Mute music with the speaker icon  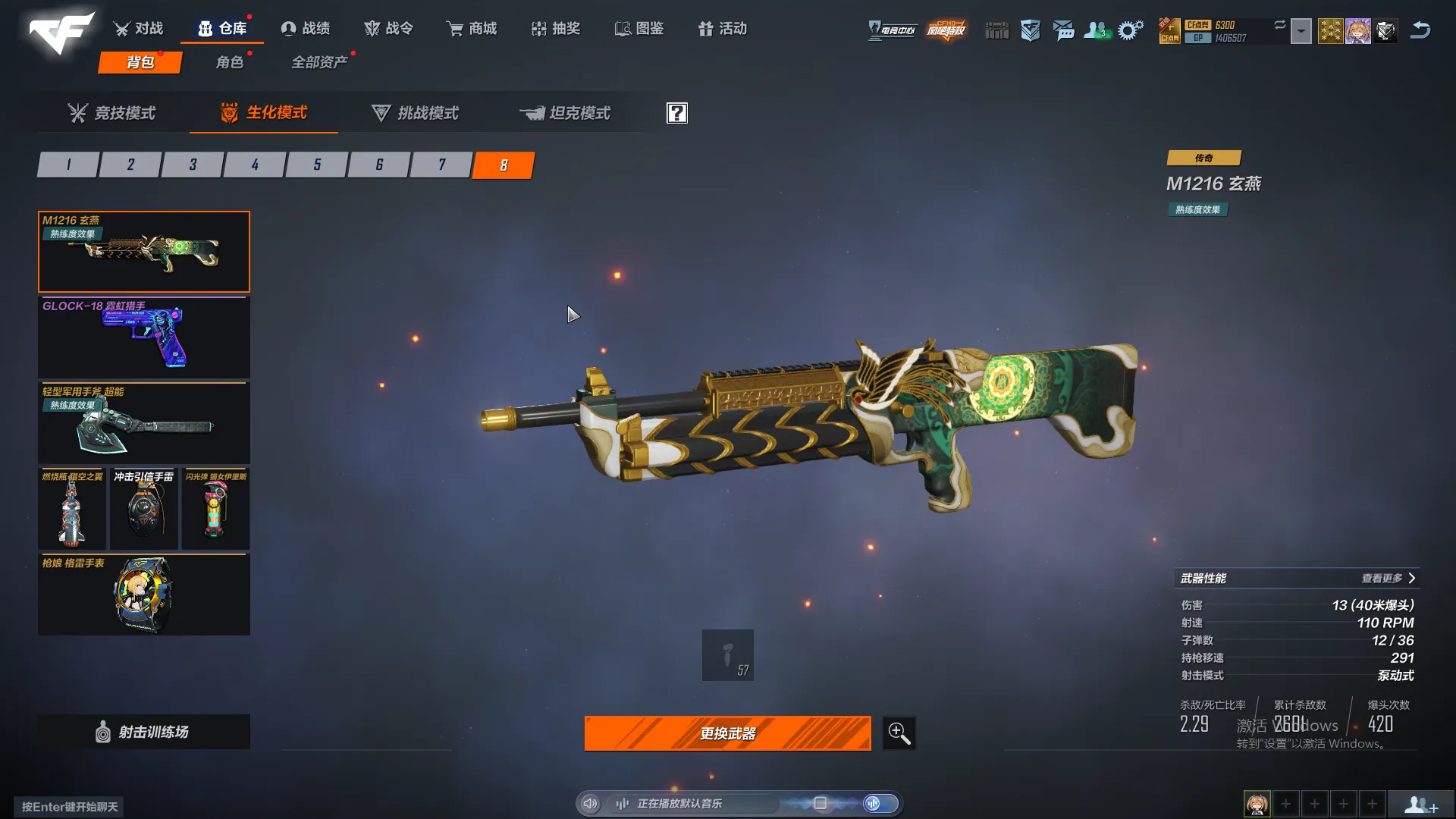click(x=591, y=804)
